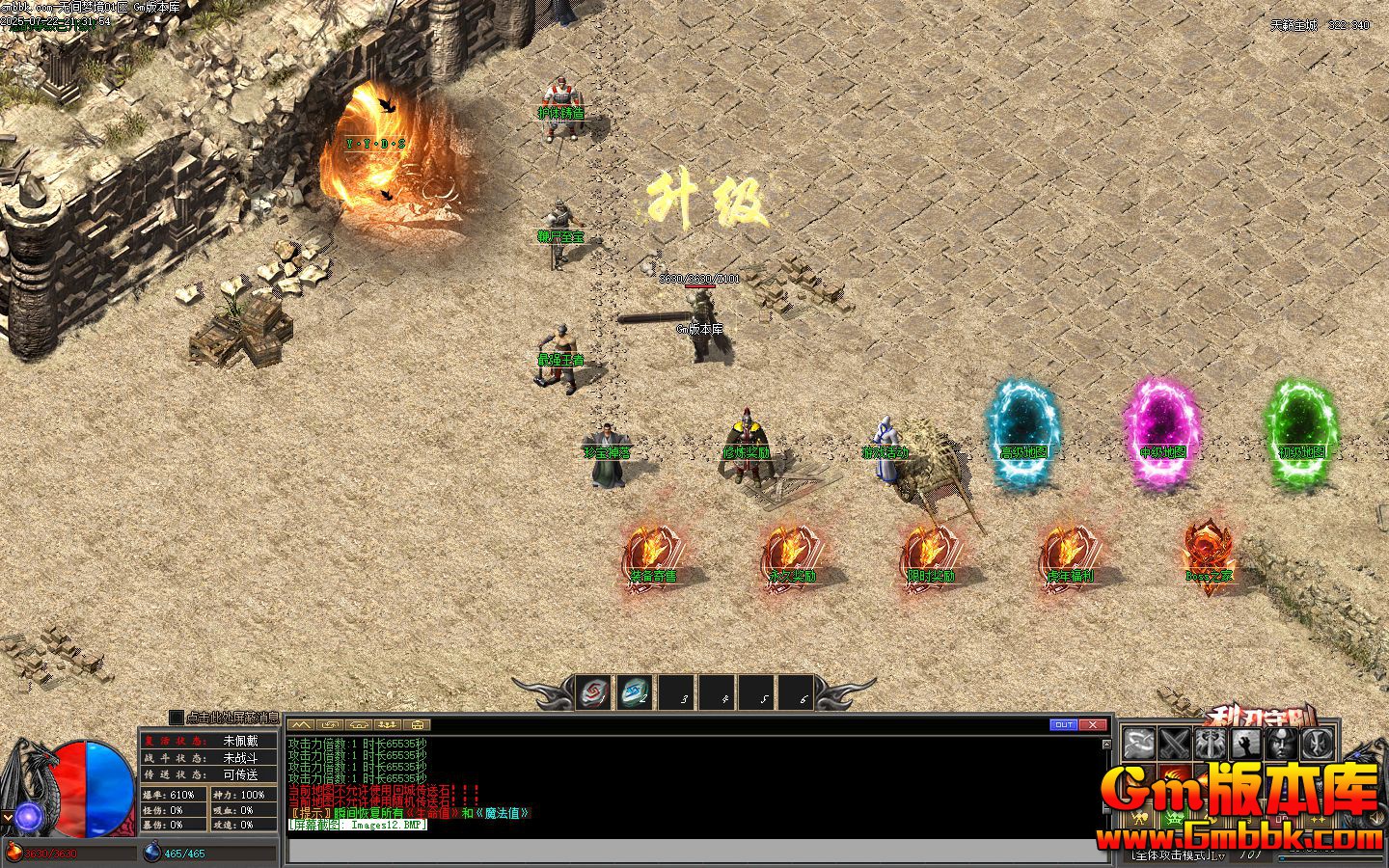Focus the chat text input box
The image size is (1389, 868).
(x=694, y=851)
